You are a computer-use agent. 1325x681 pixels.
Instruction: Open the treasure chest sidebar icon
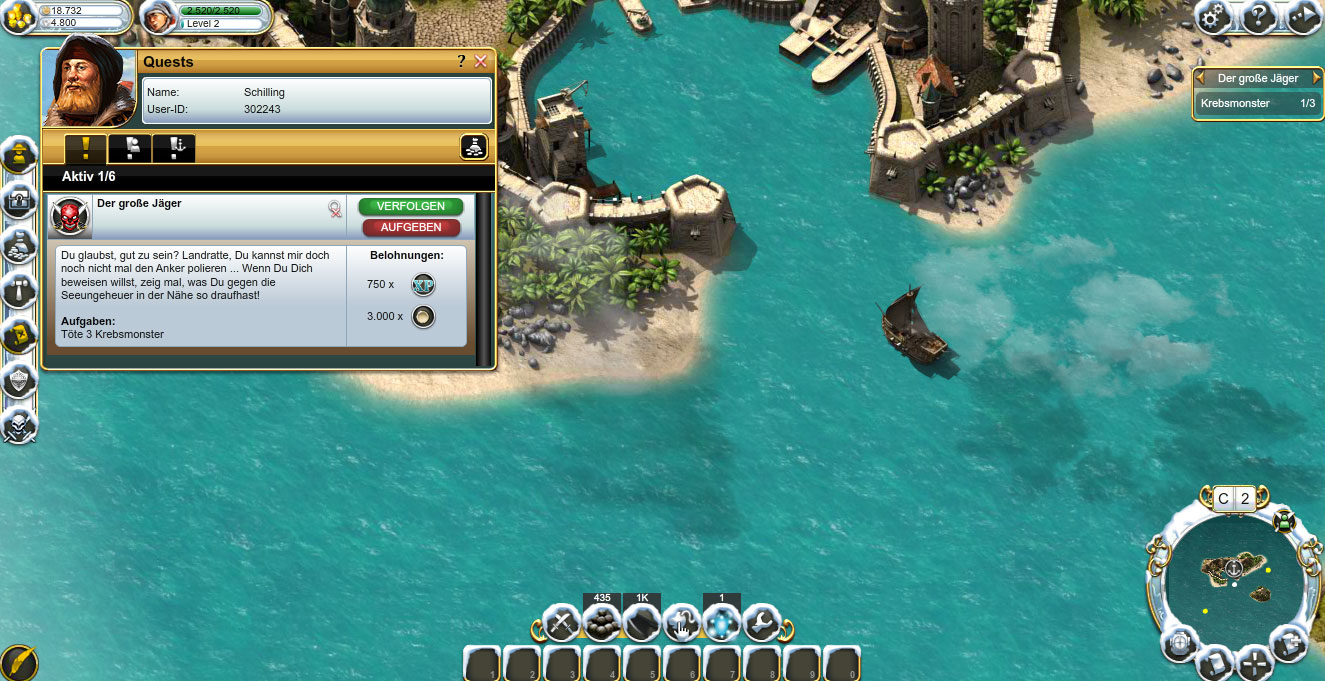click(19, 203)
